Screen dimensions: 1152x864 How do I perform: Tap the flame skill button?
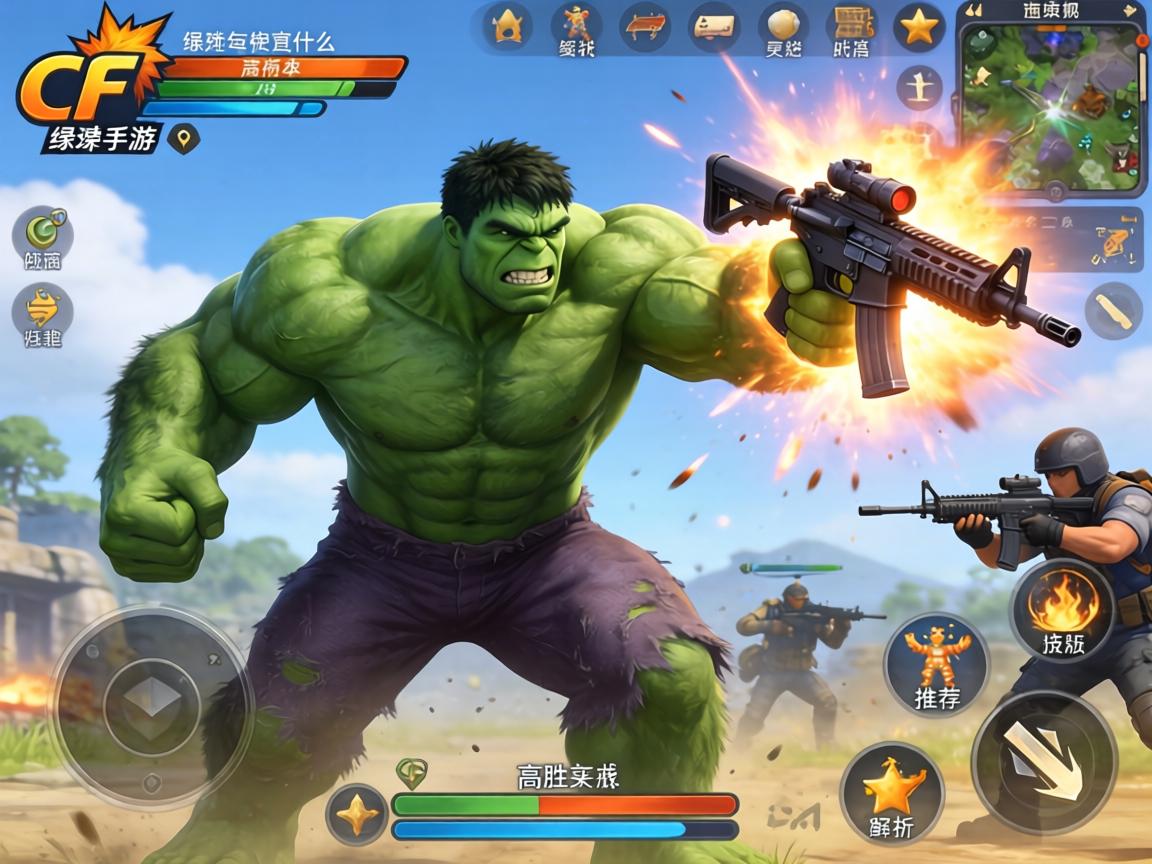click(x=1062, y=609)
